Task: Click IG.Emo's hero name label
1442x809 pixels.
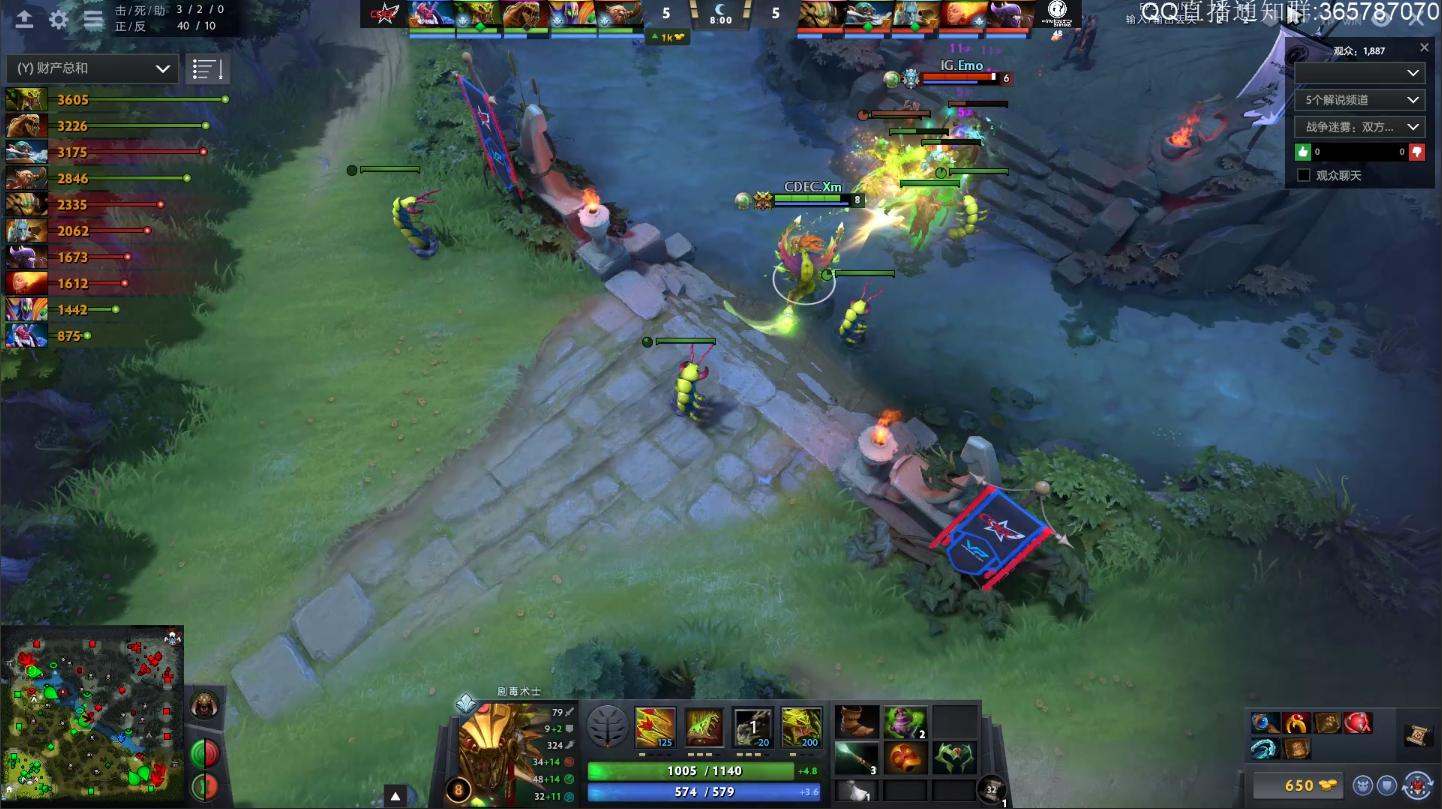Action: point(962,64)
